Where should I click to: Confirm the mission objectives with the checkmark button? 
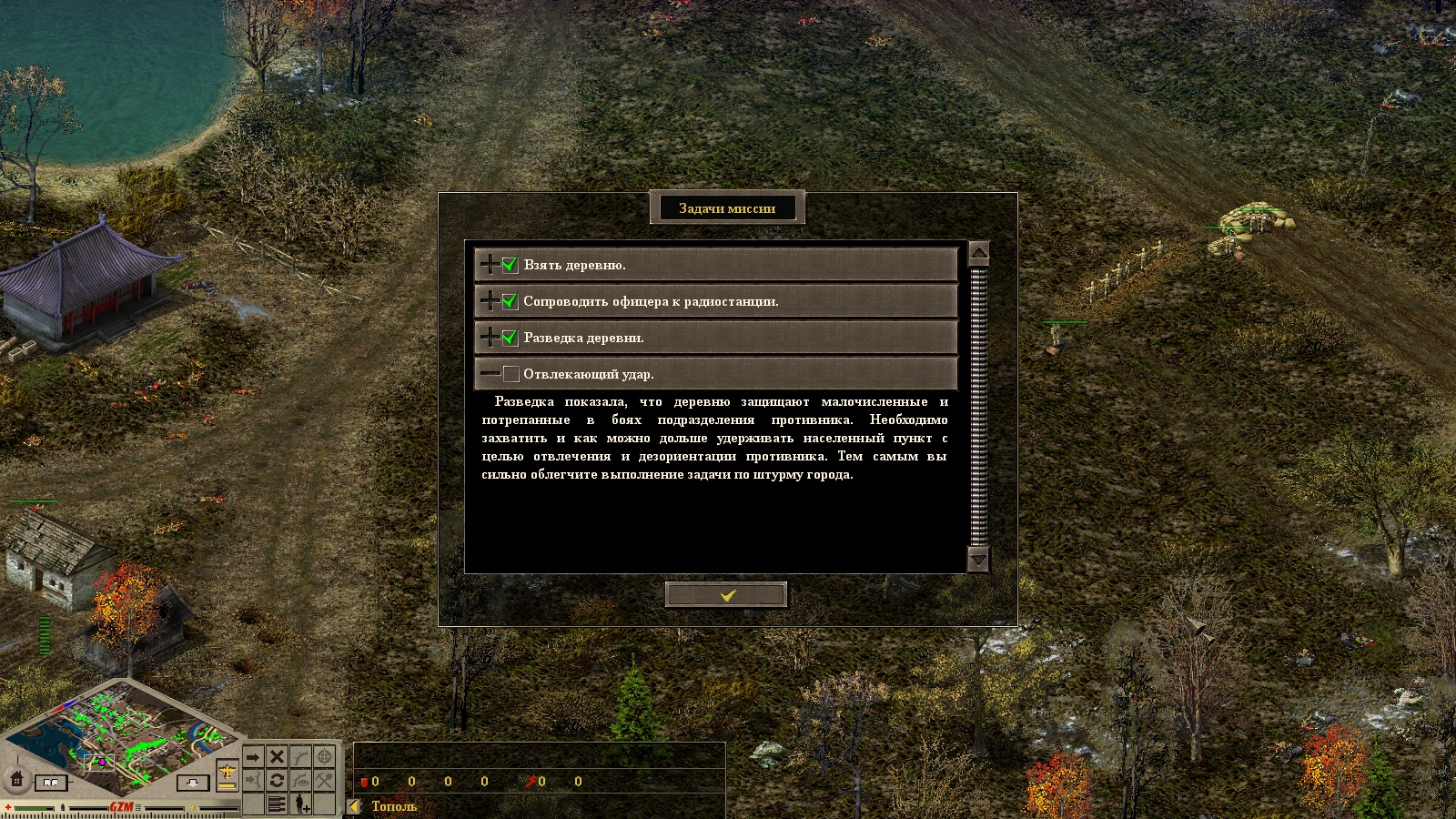[726, 594]
